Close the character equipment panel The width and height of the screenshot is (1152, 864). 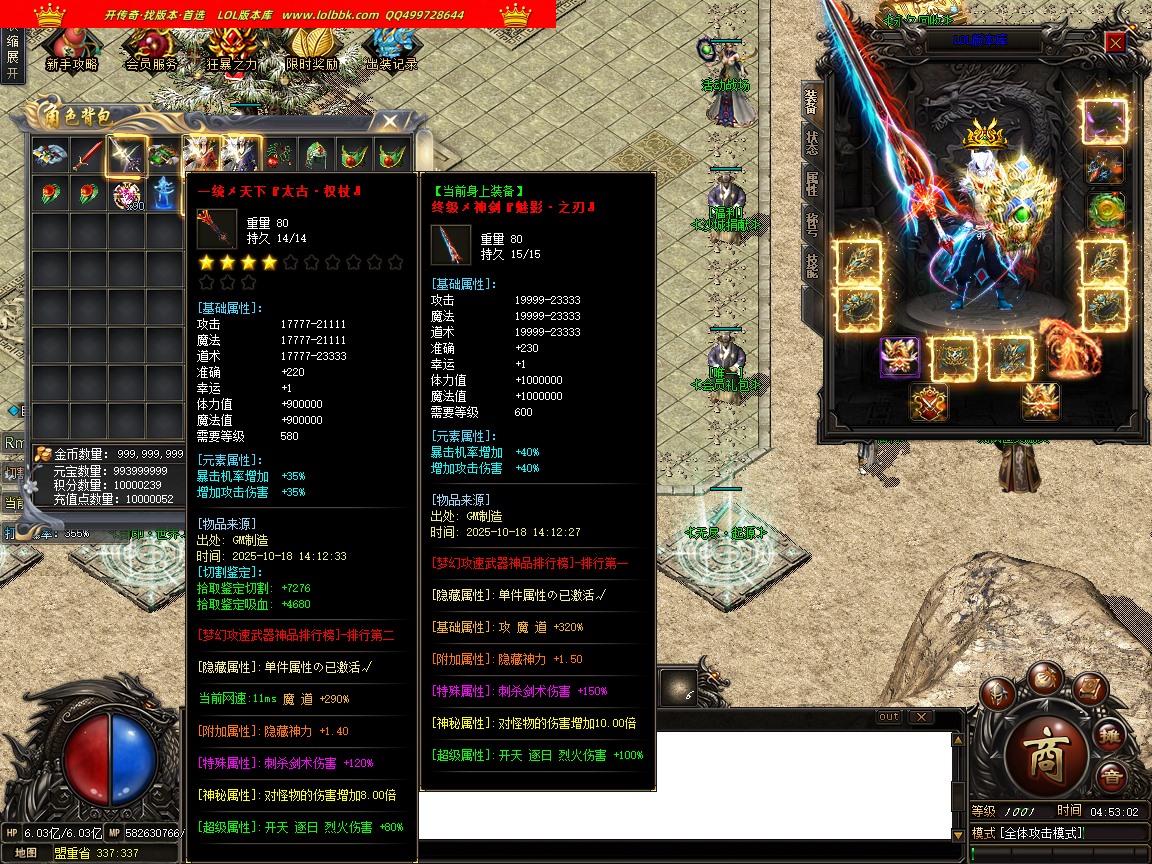click(x=1116, y=42)
